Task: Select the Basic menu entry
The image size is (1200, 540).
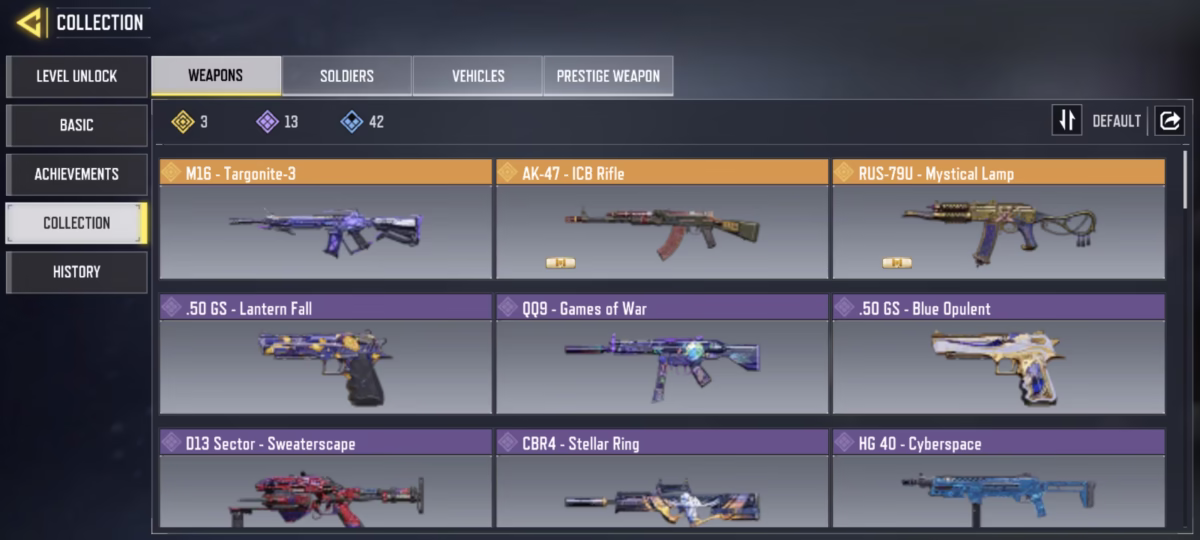Action: 76,125
